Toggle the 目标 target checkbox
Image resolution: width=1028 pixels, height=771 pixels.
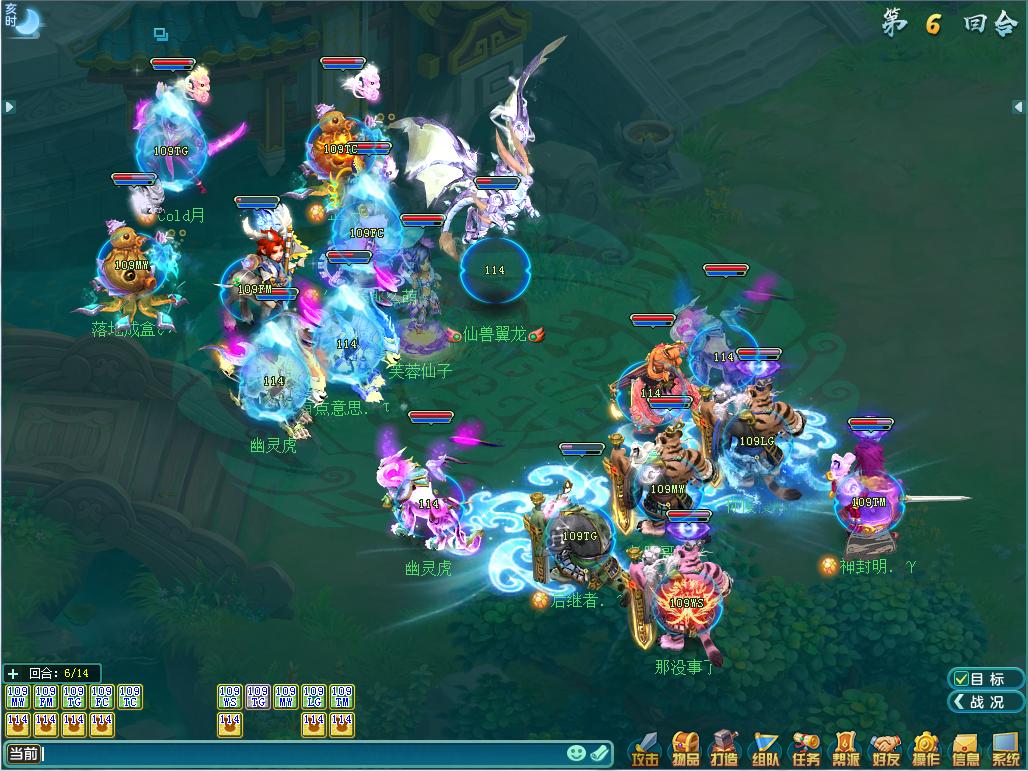point(962,679)
